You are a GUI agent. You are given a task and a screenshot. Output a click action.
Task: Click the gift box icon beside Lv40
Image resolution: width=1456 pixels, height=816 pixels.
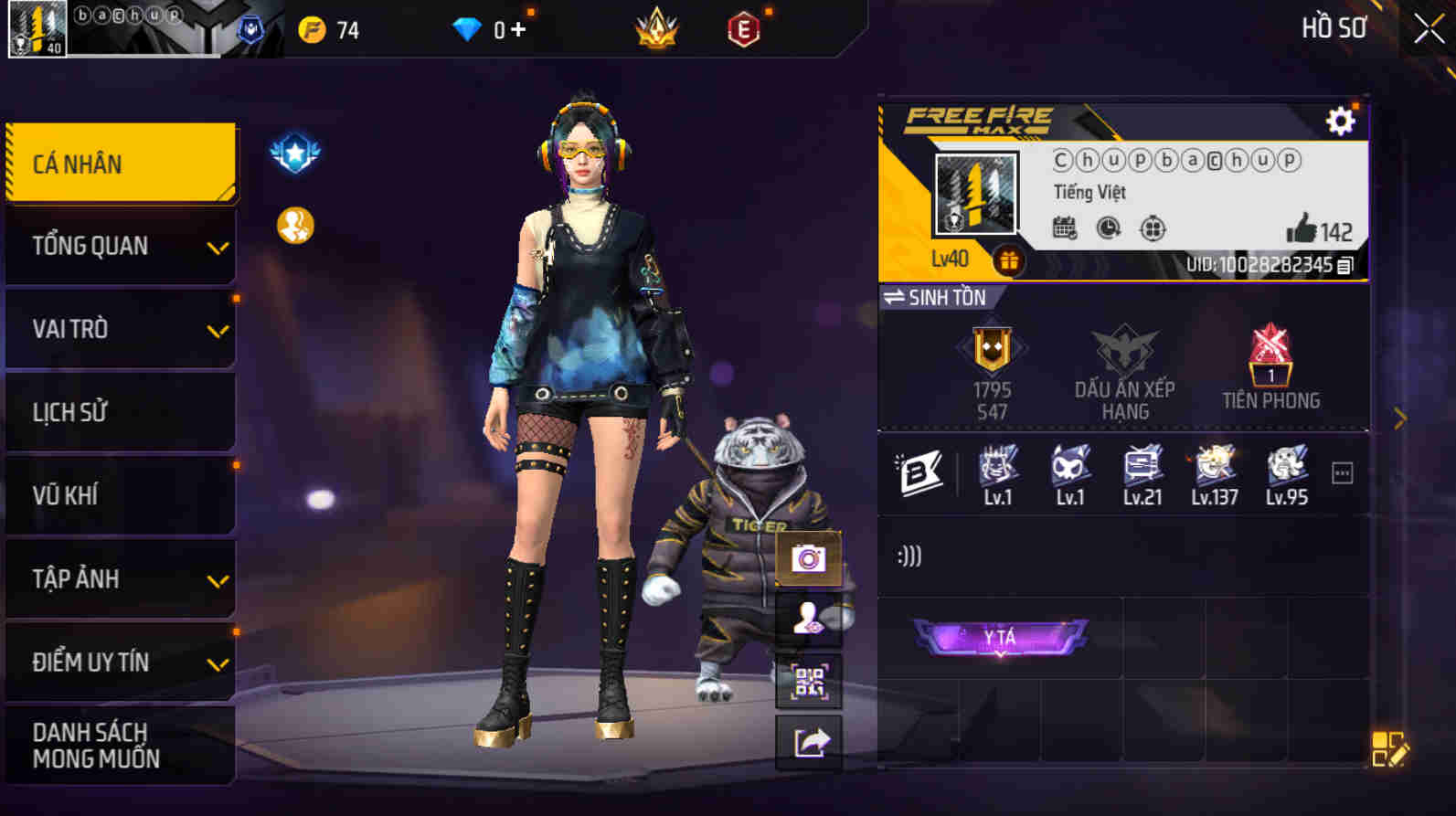(x=1009, y=260)
